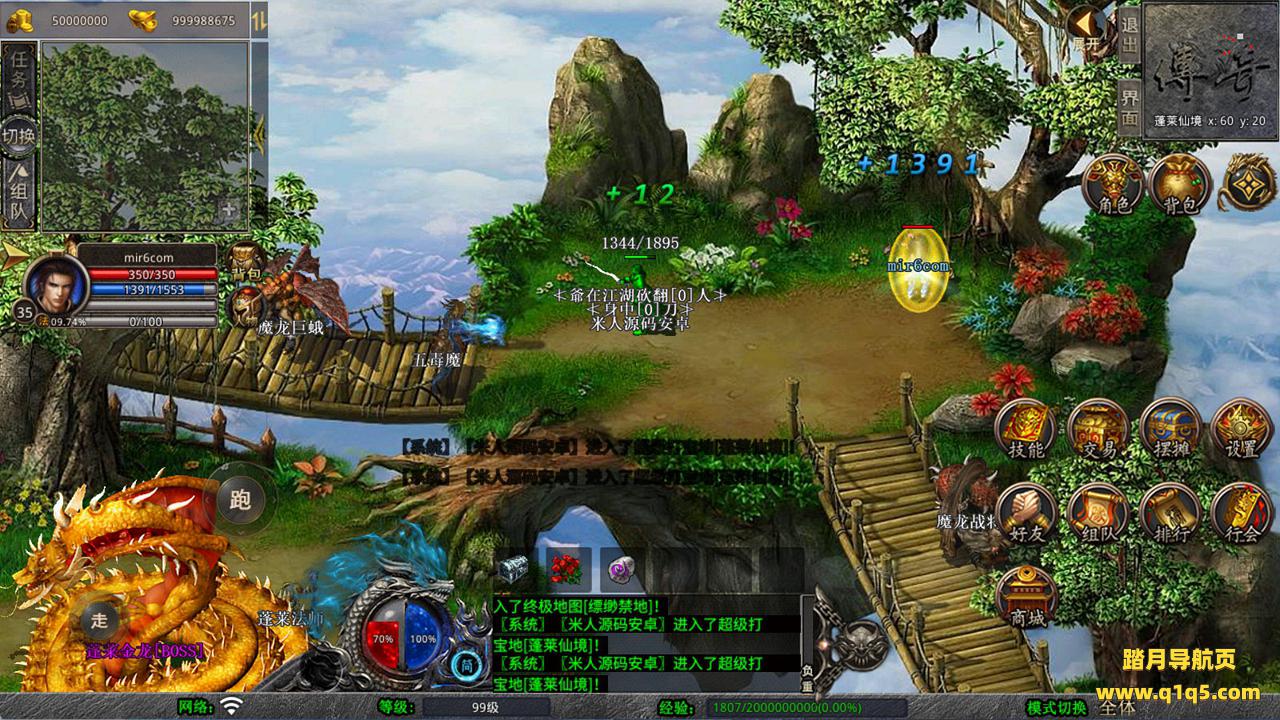This screenshot has height=720, width=1280.
Task: Open the 背包 bag next to 角色
Action: click(x=1180, y=184)
